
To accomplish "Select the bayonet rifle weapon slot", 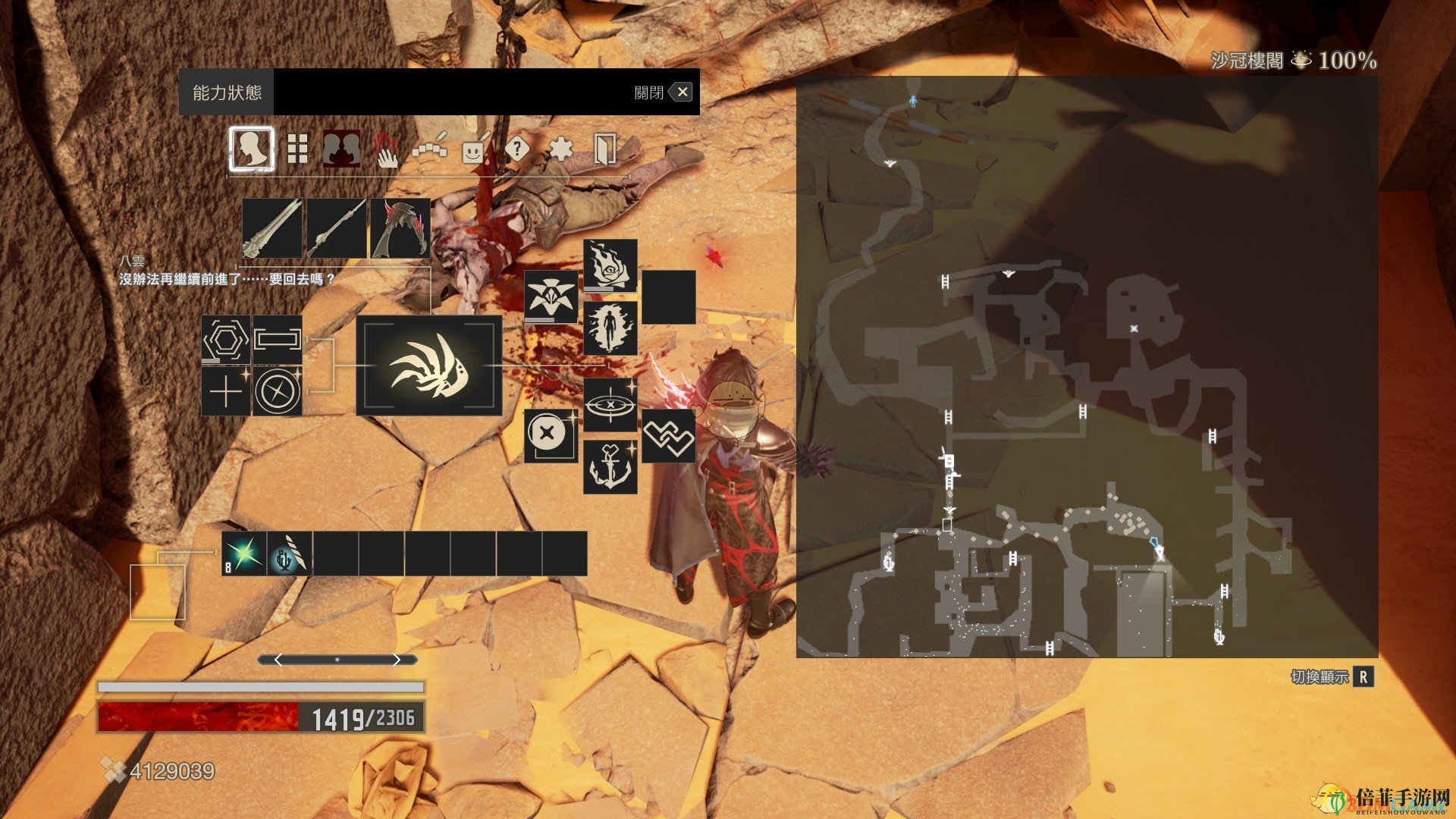I will pos(336,228).
